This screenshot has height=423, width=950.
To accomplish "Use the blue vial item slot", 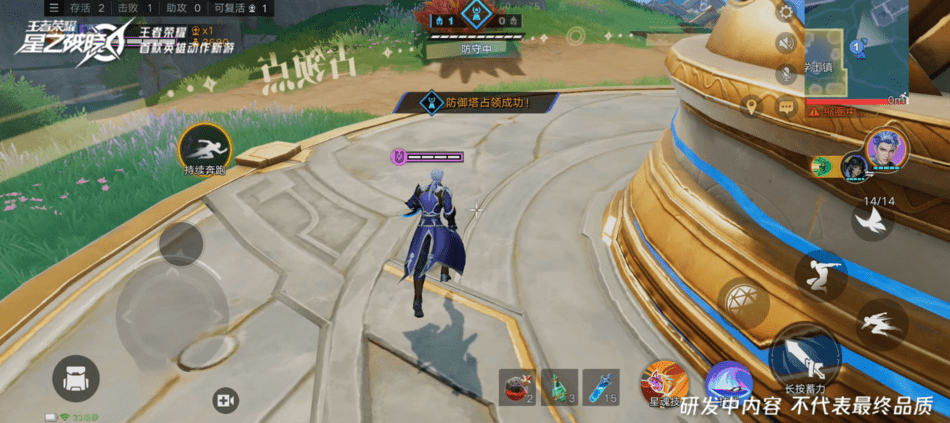I will click(602, 386).
